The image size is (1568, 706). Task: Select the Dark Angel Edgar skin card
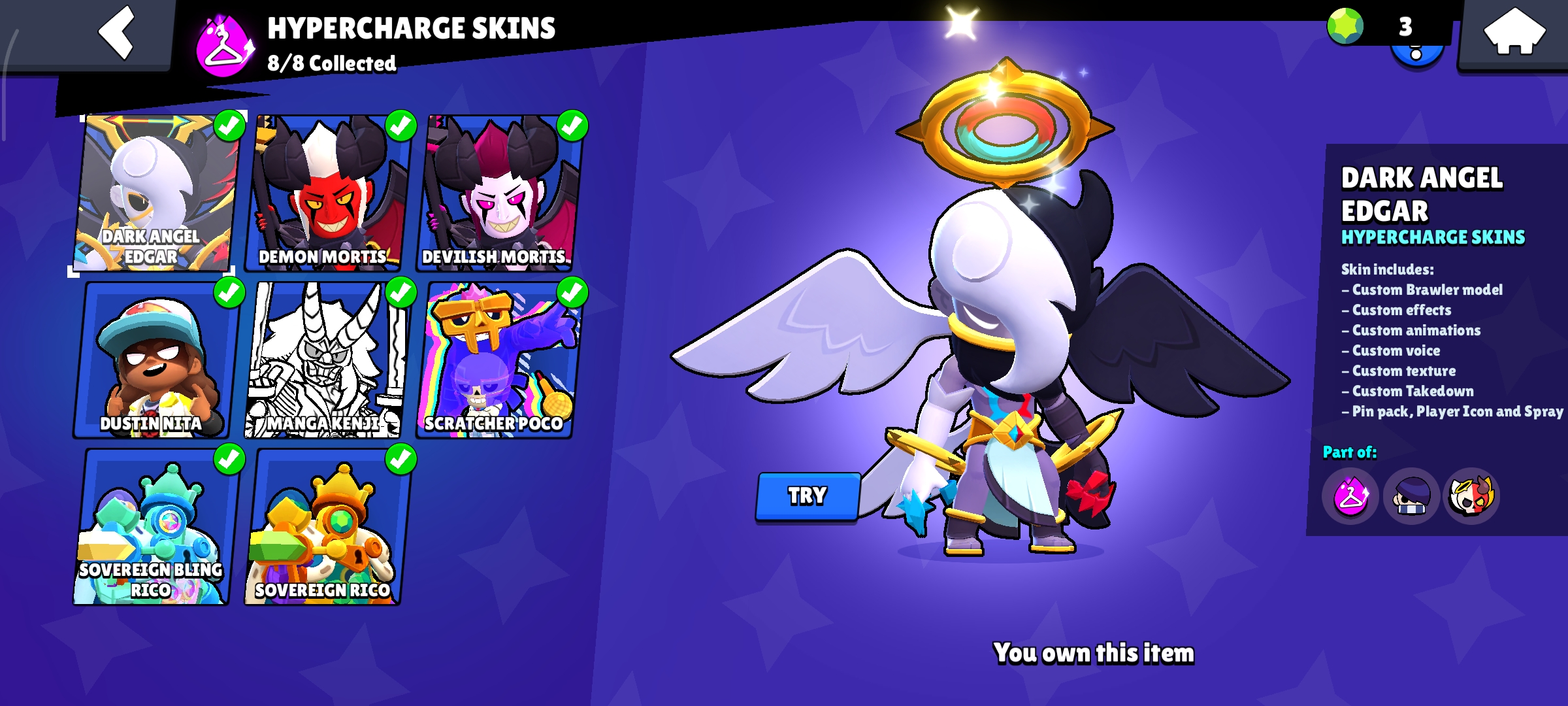pyautogui.click(x=154, y=193)
